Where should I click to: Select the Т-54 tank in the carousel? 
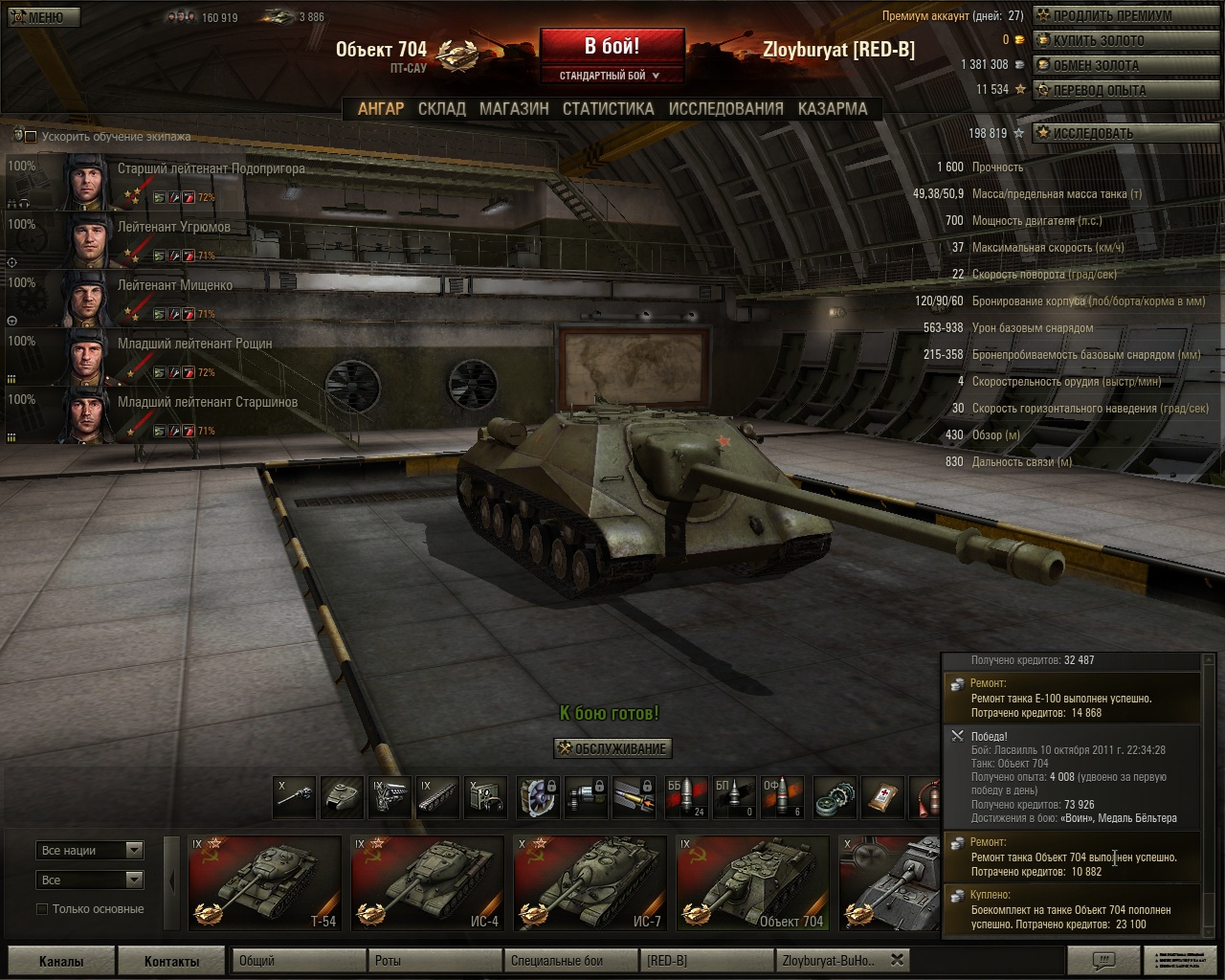pos(264,882)
